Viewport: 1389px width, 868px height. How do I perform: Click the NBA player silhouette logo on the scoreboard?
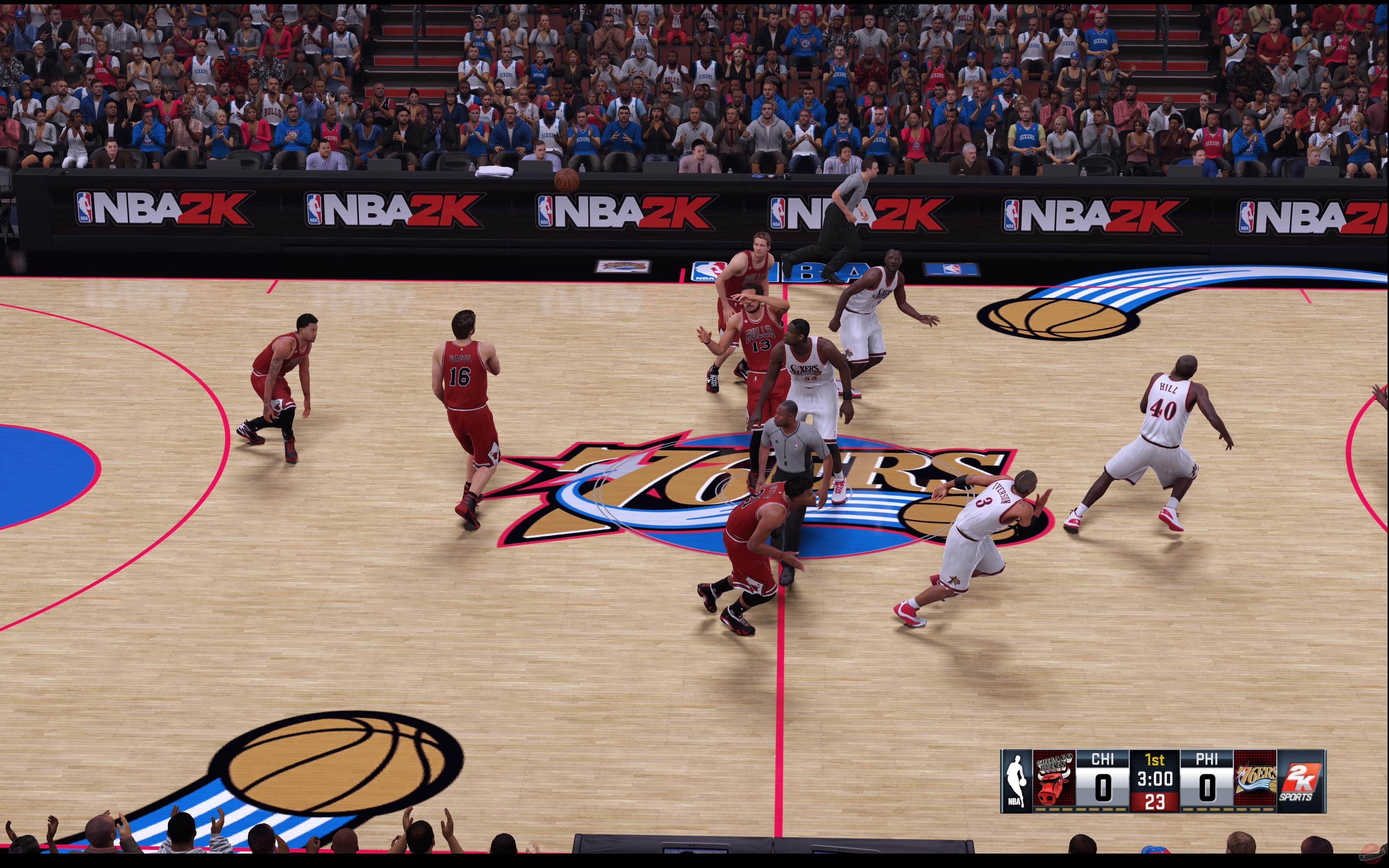pyautogui.click(x=1016, y=780)
